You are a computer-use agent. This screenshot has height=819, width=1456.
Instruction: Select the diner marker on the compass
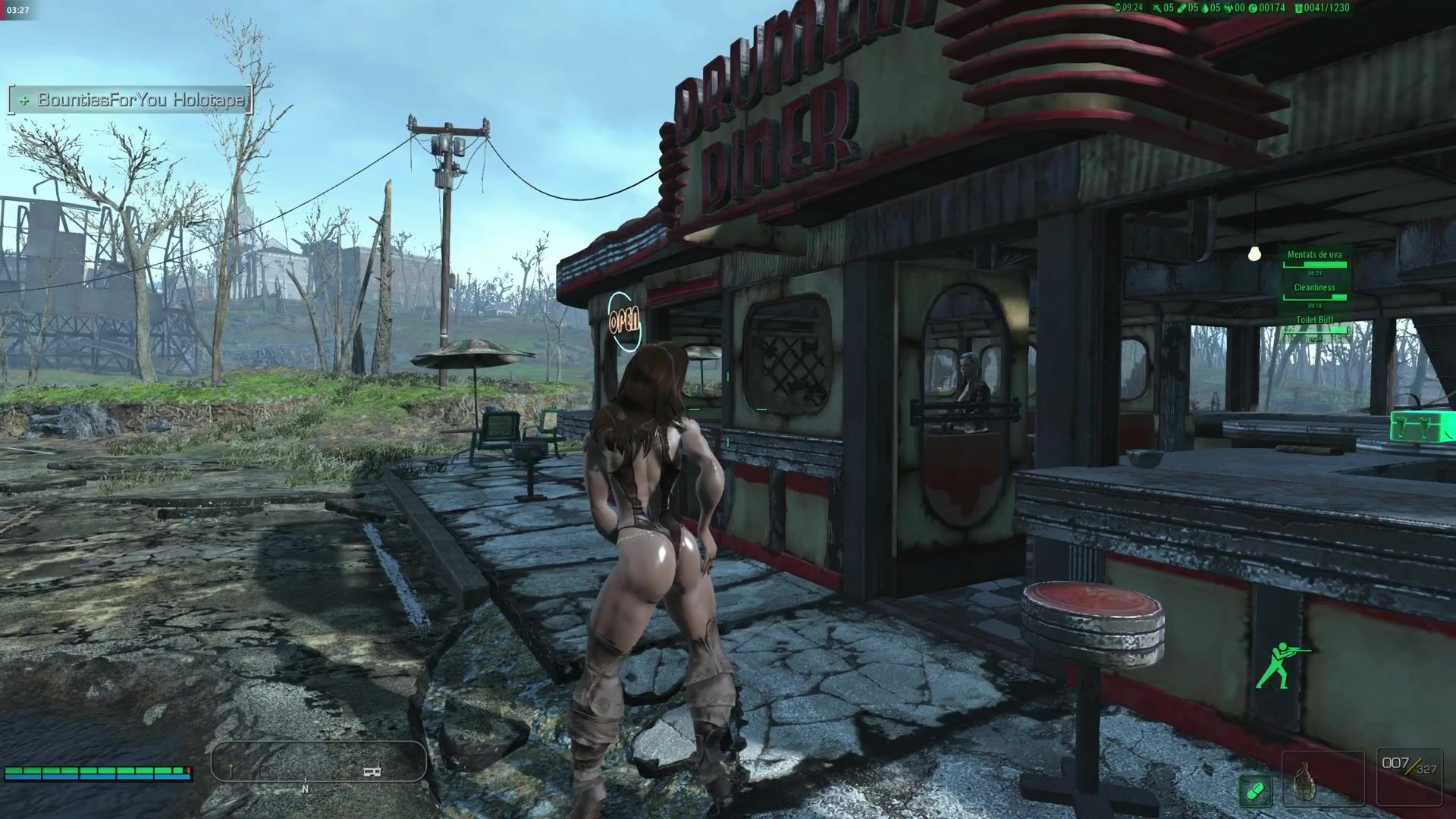(372, 771)
